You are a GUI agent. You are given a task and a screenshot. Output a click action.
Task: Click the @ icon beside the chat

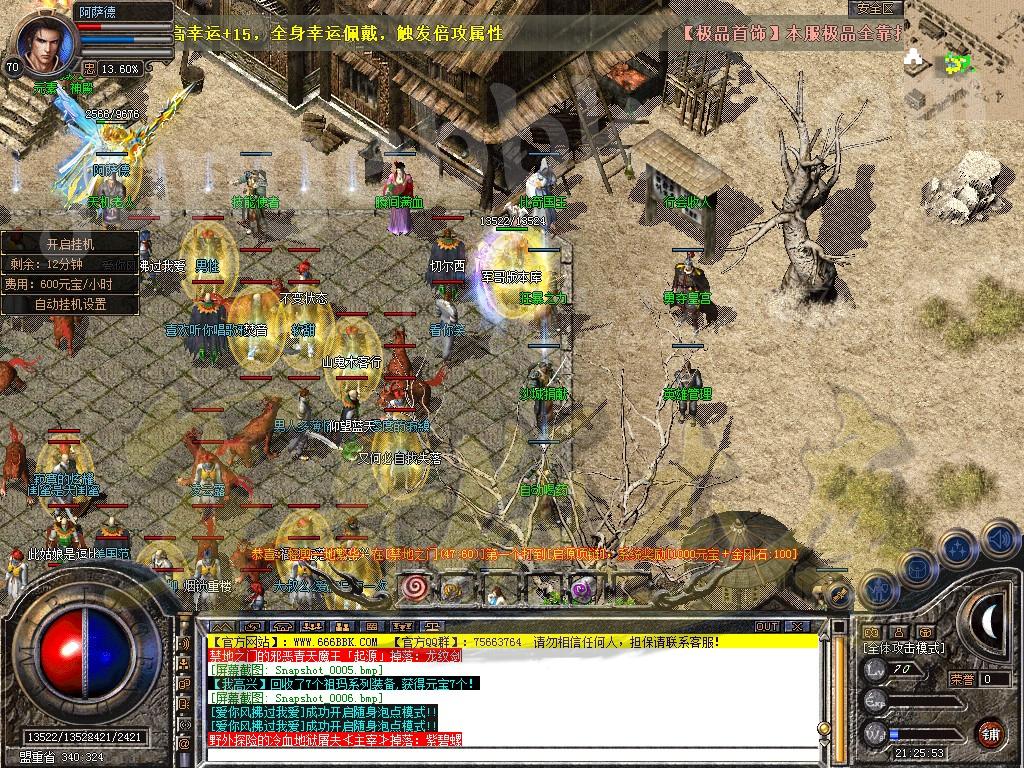[x=184, y=743]
